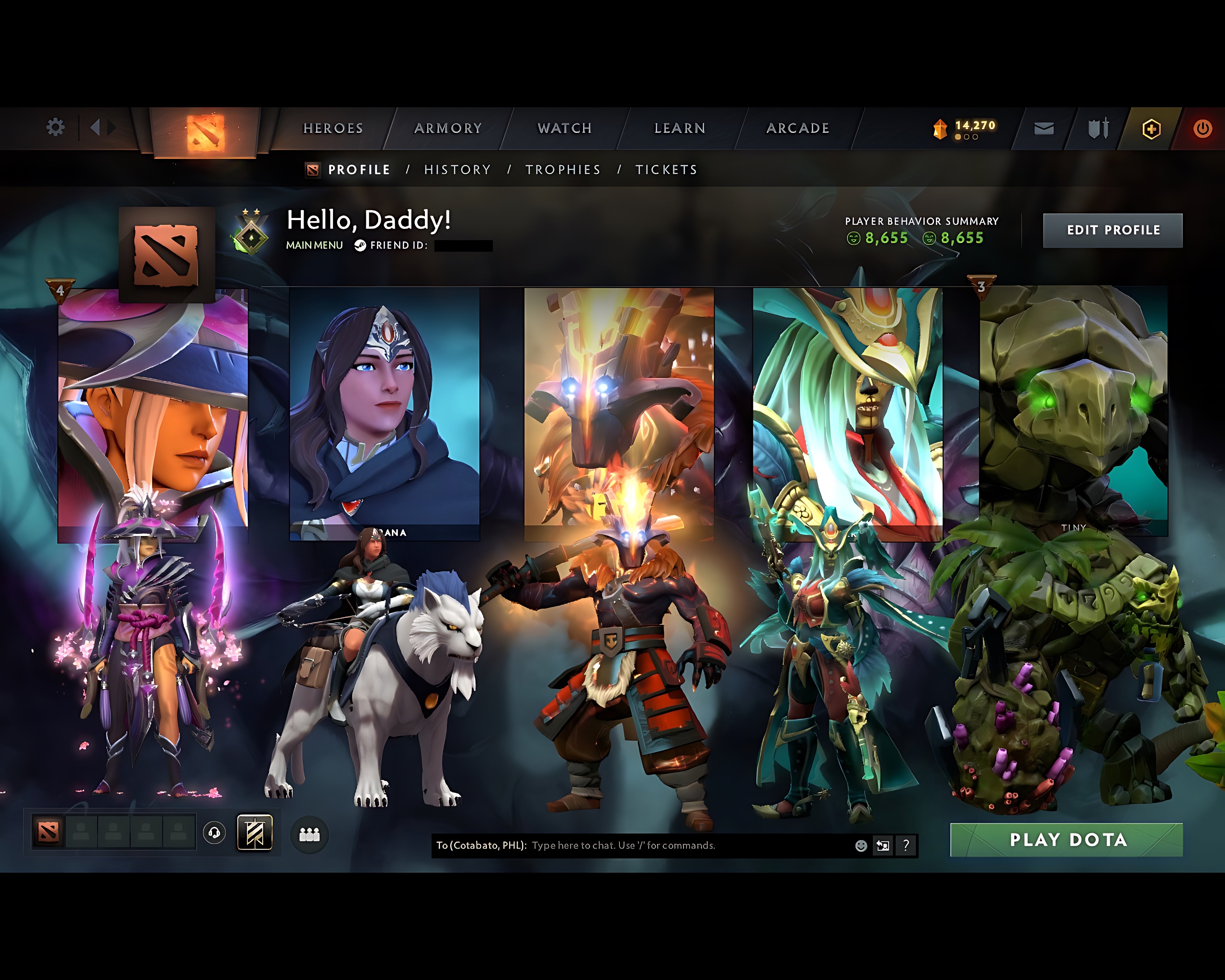
Task: Switch to the Heroes tab
Action: click(x=333, y=128)
